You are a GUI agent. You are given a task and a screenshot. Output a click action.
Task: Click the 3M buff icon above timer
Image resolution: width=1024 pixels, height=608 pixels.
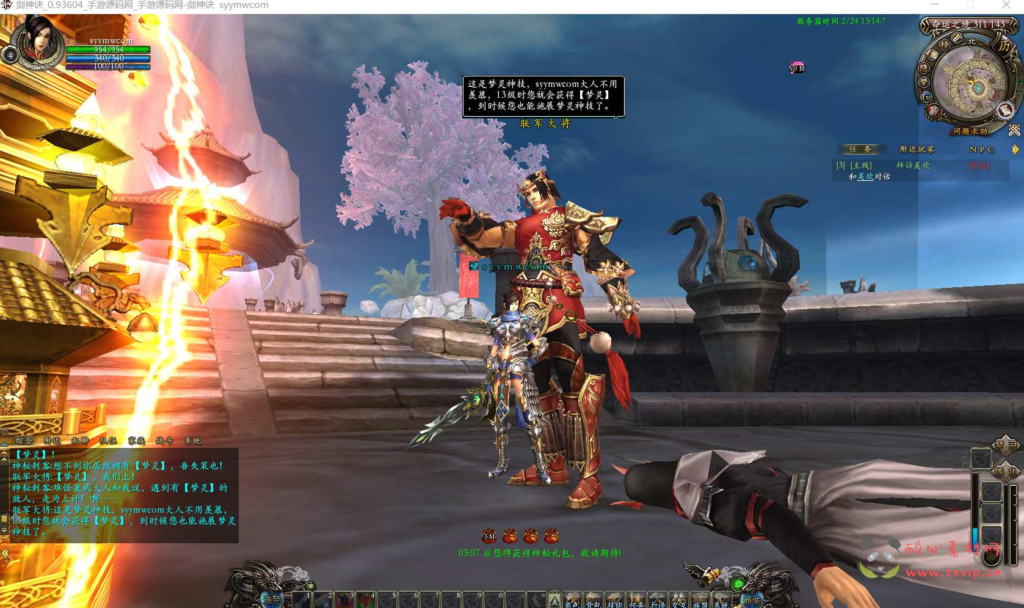[x=489, y=535]
